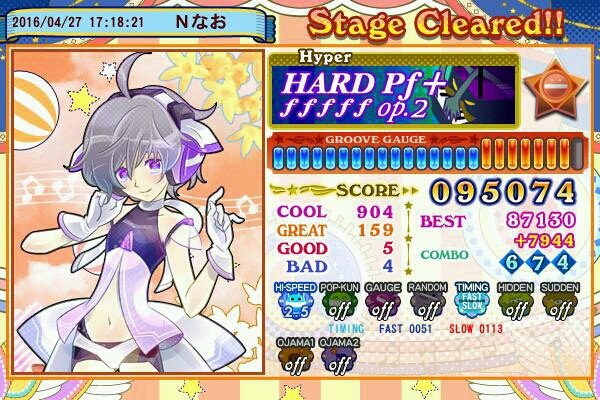Toggle the RANDOM option

coord(426,301)
